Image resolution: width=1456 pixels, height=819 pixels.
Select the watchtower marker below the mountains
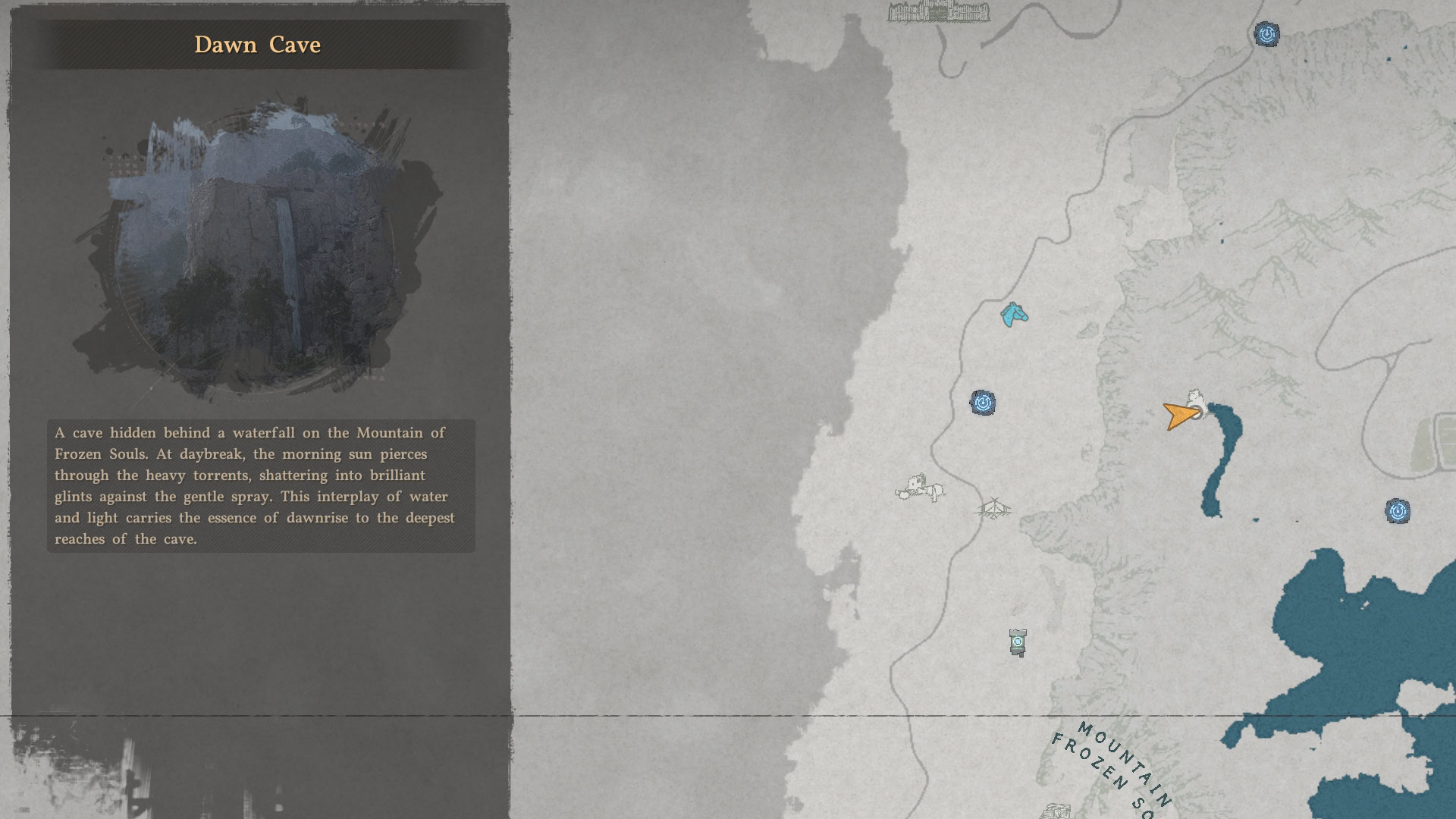1016,642
